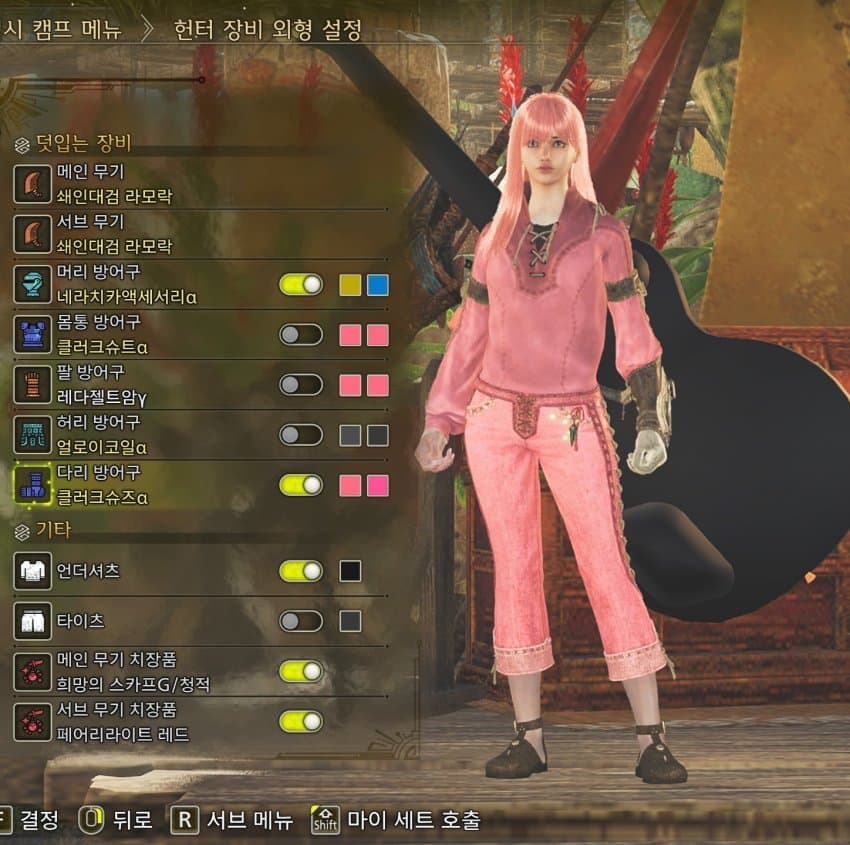Open the gray 타이츠 color swatch
Image resolution: width=850 pixels, height=845 pixels.
point(350,621)
